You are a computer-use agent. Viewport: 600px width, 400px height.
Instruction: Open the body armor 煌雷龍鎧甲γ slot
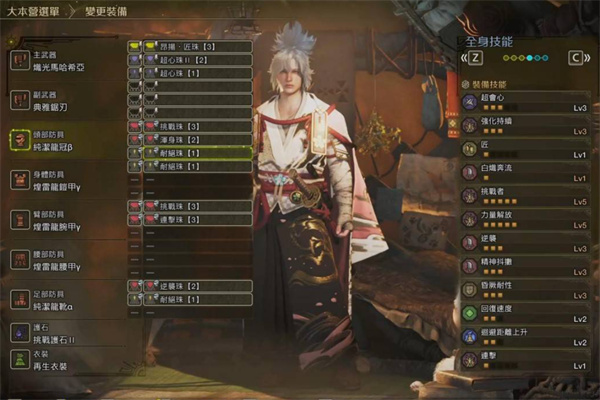(66, 180)
